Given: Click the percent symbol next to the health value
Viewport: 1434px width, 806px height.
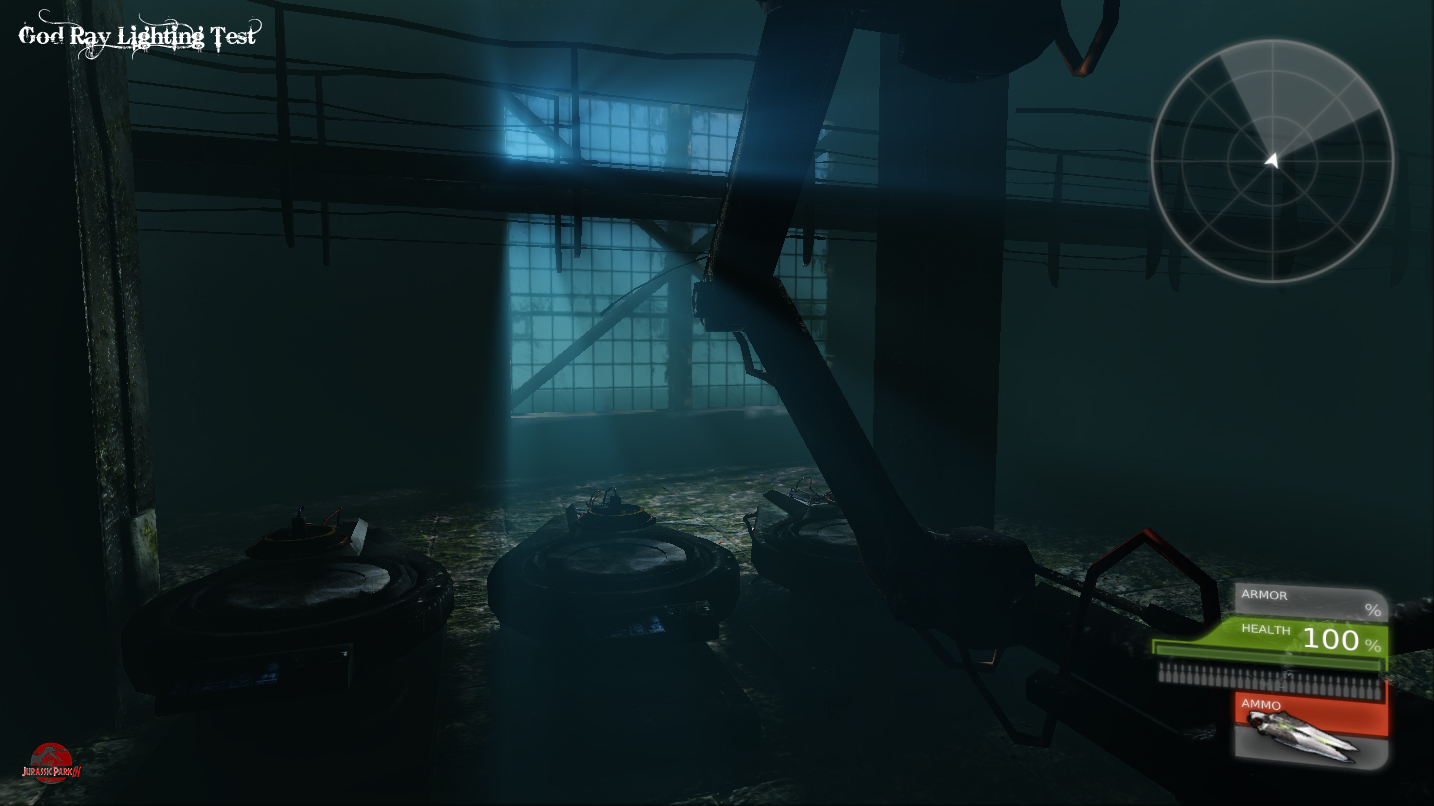Looking at the screenshot, I should [x=1374, y=644].
